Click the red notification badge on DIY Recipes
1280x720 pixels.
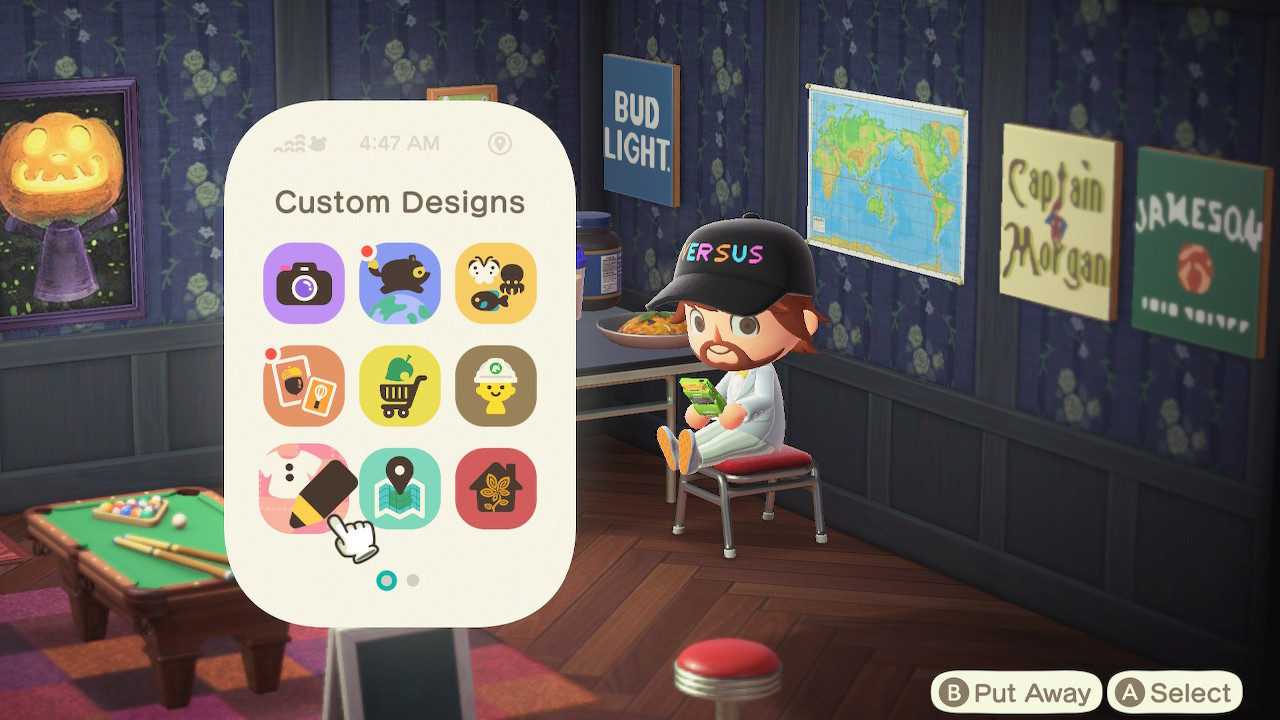click(271, 355)
